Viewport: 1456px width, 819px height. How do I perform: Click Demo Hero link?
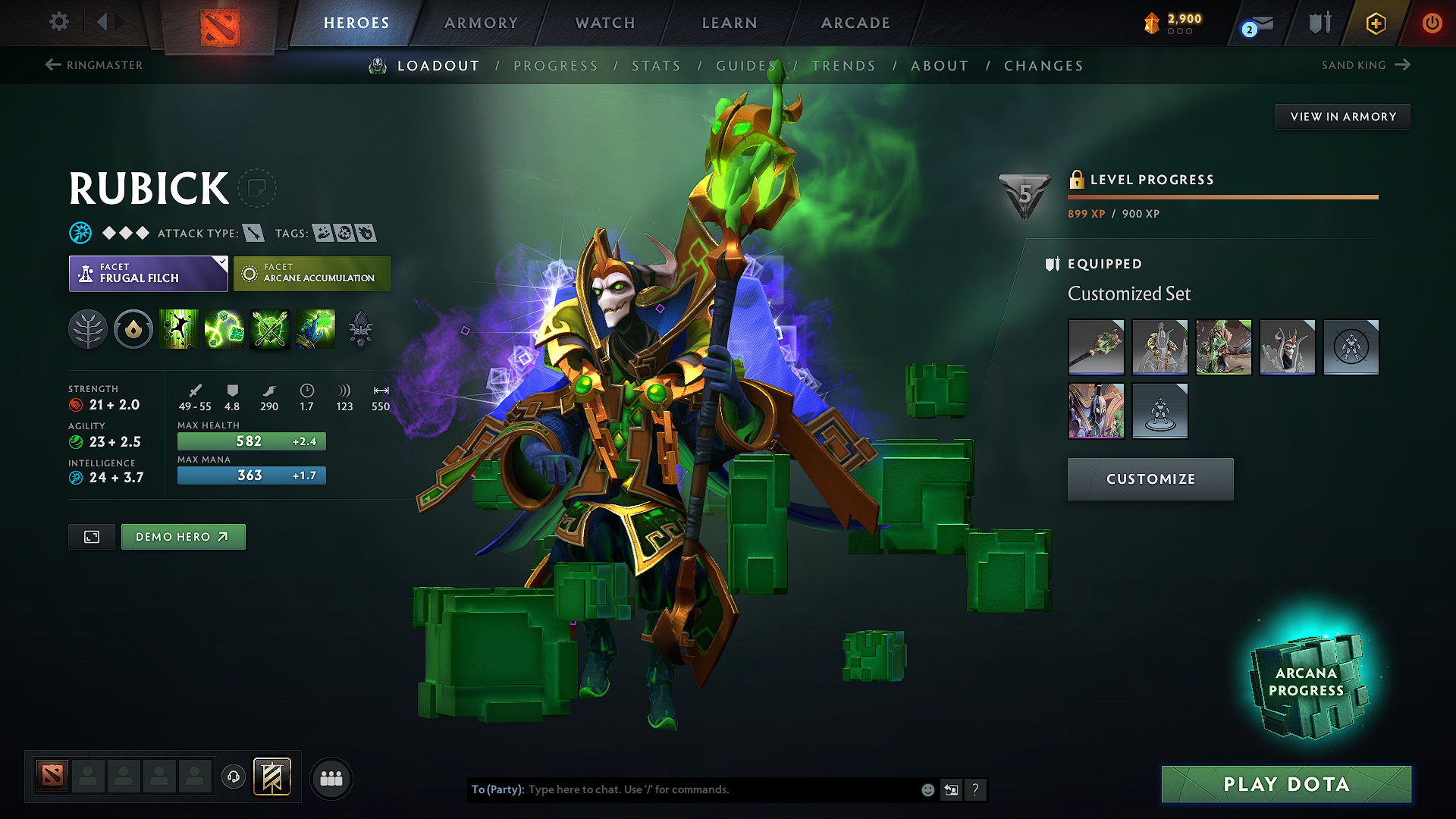(183, 536)
